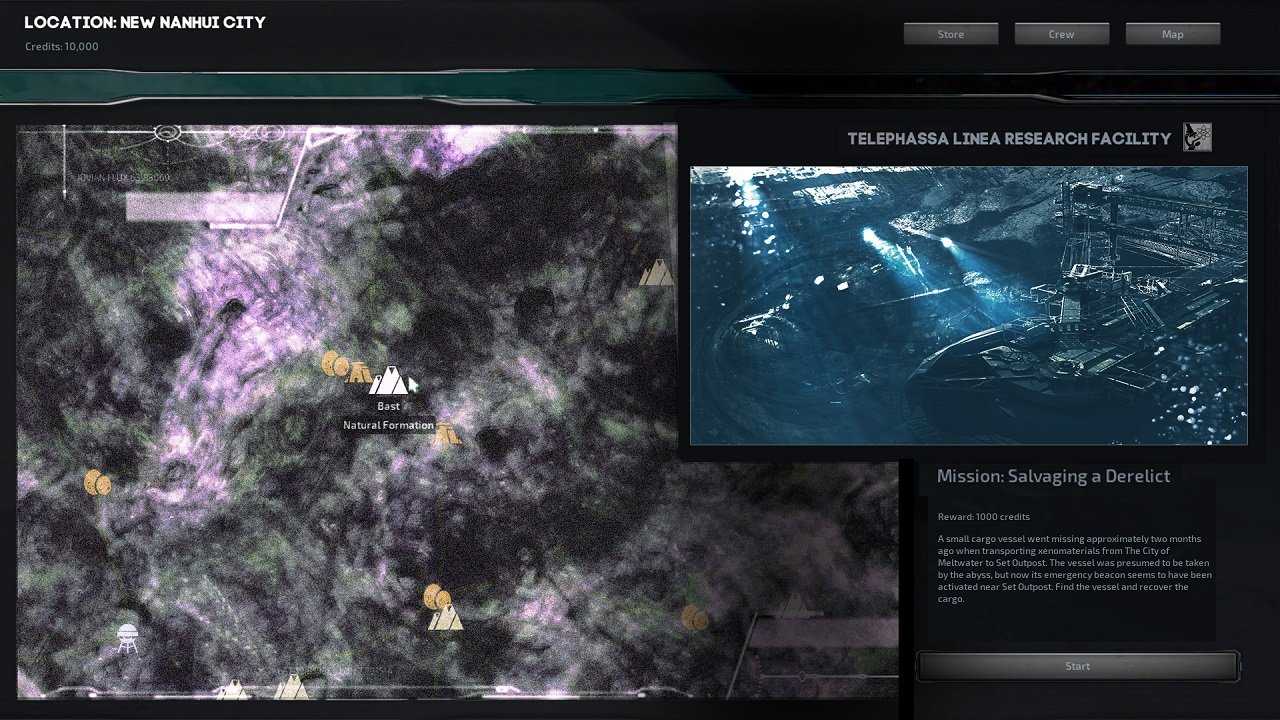Click the microscope research facility icon
Viewport: 1280px width, 720px height.
point(1197,138)
